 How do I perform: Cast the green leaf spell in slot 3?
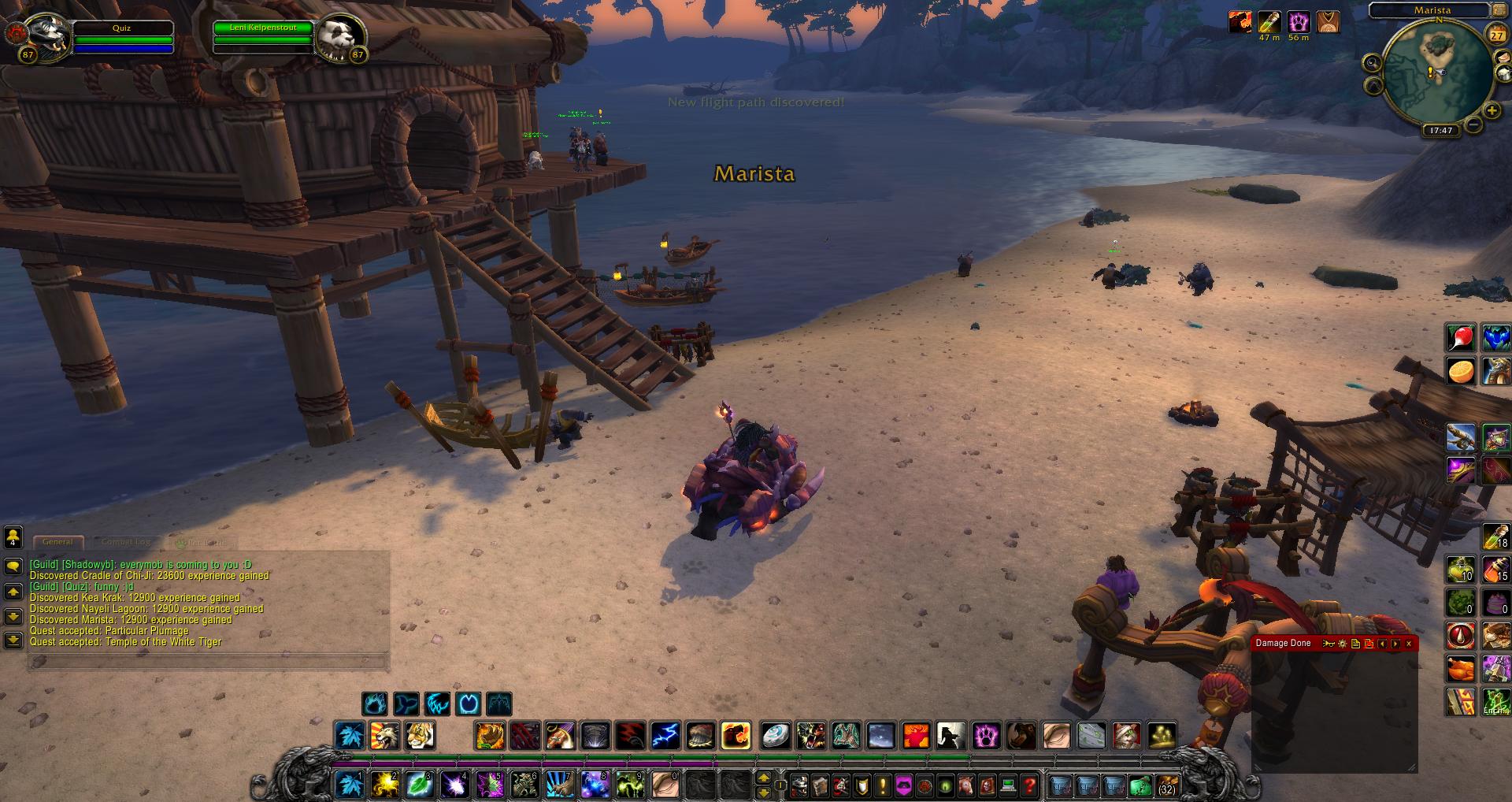(419, 785)
